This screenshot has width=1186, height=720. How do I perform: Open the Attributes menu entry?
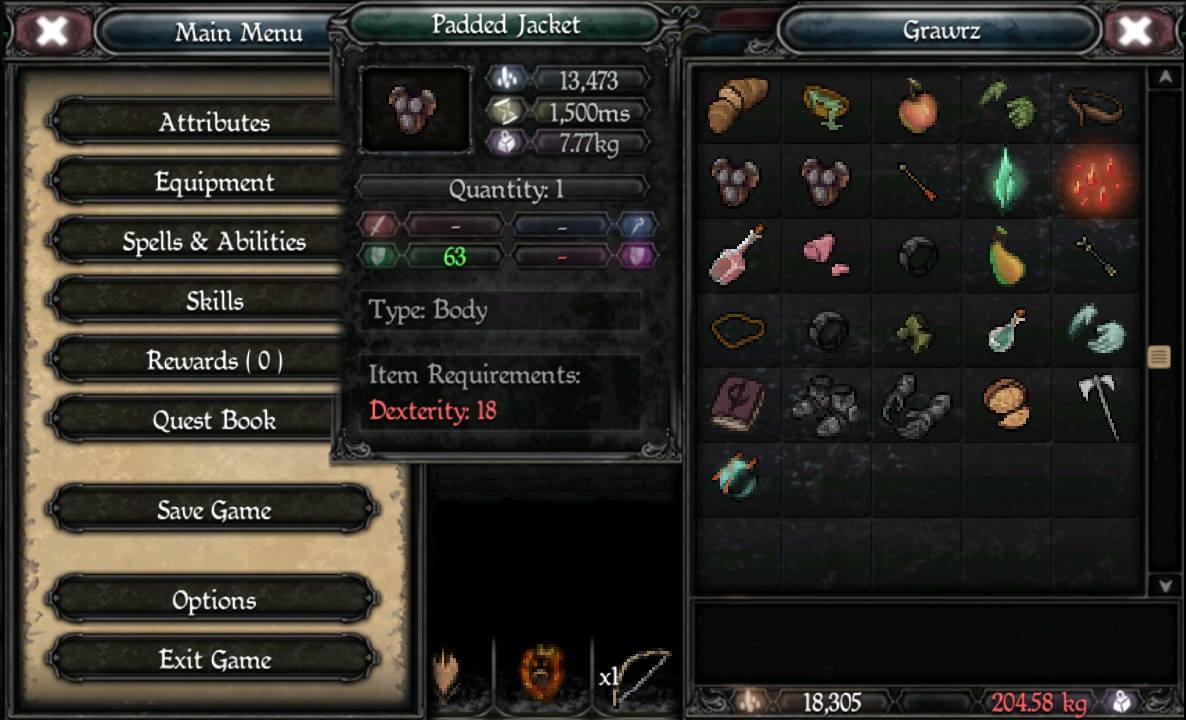coord(214,122)
